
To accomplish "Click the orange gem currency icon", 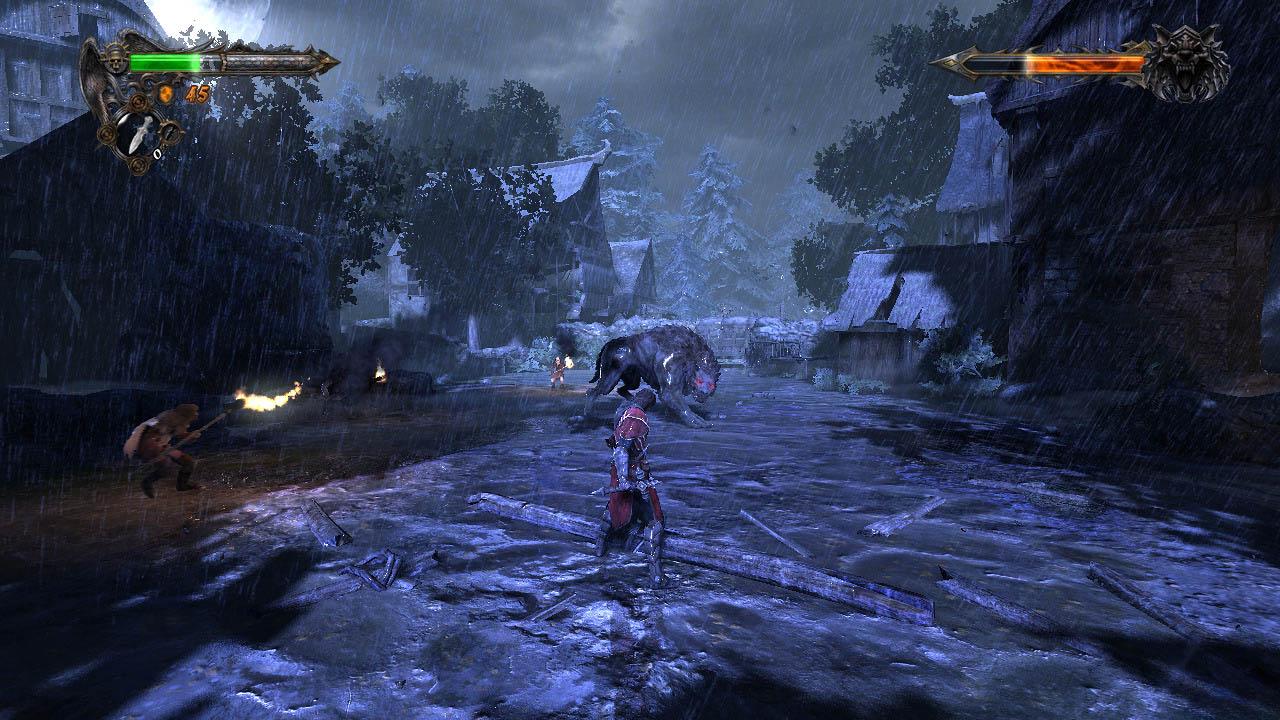I will coord(165,93).
